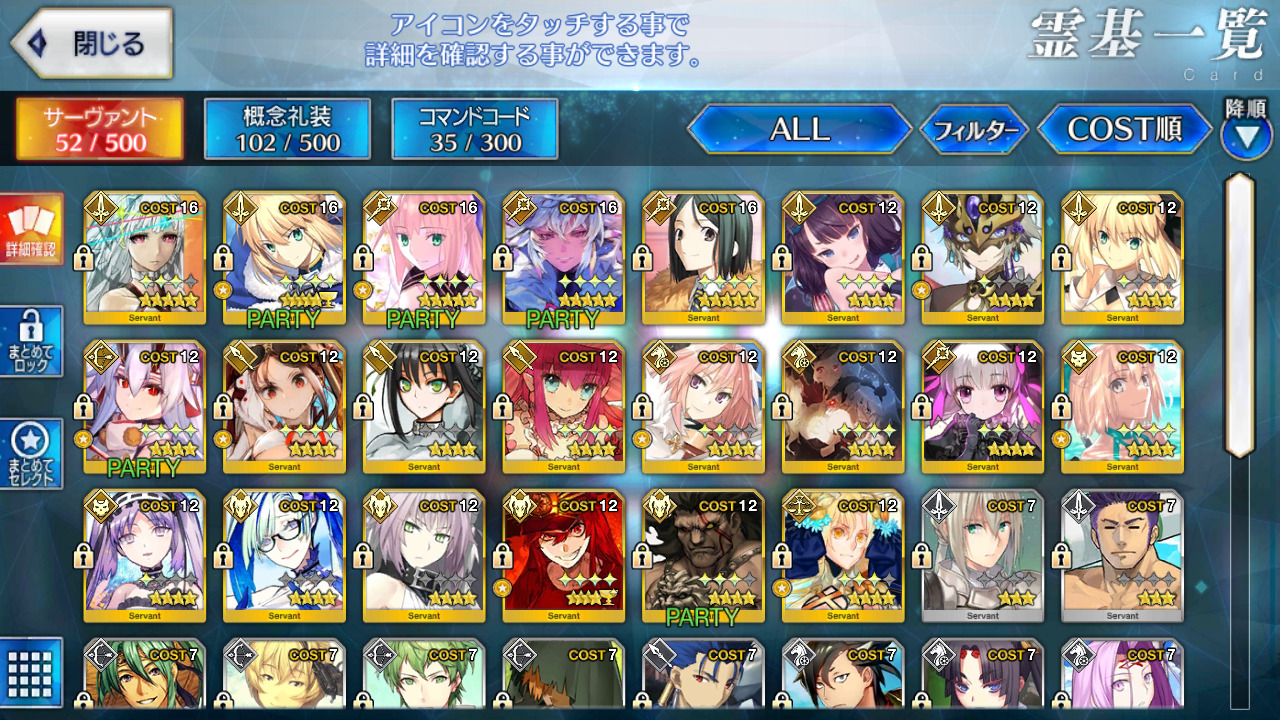Open the 概念礼装 tab
1280x720 pixels.
(287, 129)
